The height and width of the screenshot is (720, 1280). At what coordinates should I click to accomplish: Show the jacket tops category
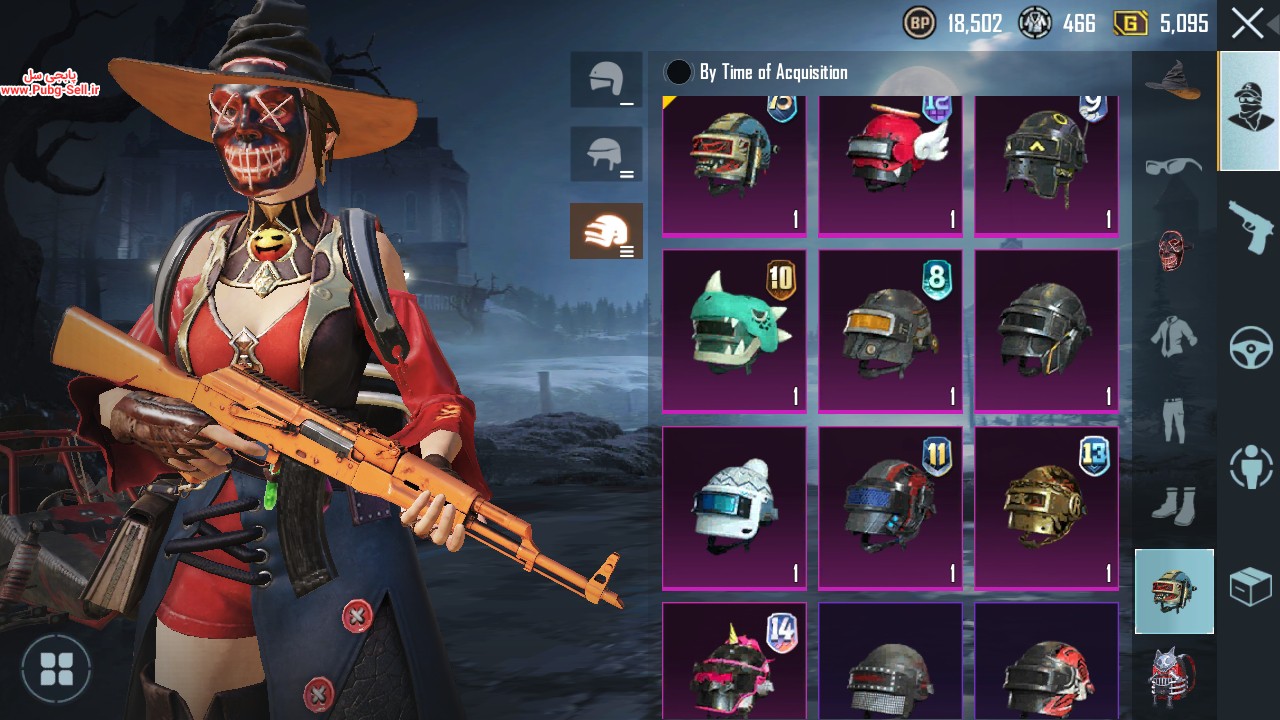1173,337
